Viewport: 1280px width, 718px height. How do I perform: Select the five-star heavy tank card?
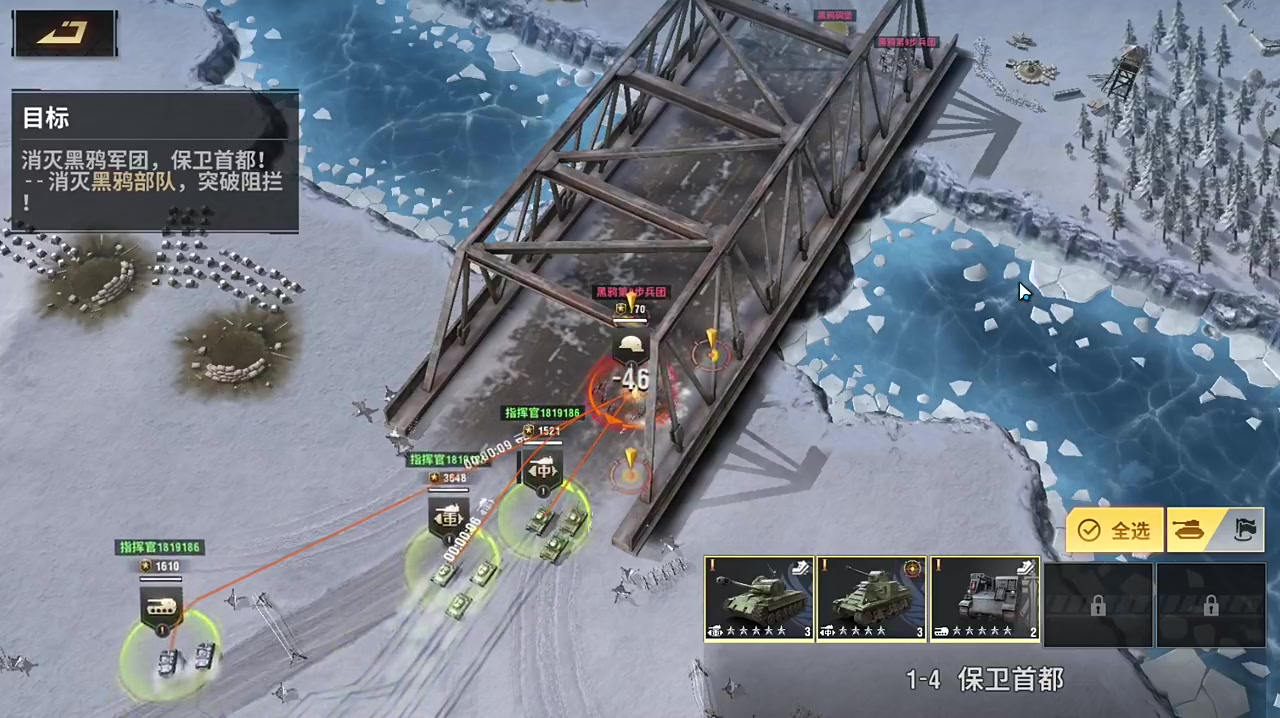(759, 599)
